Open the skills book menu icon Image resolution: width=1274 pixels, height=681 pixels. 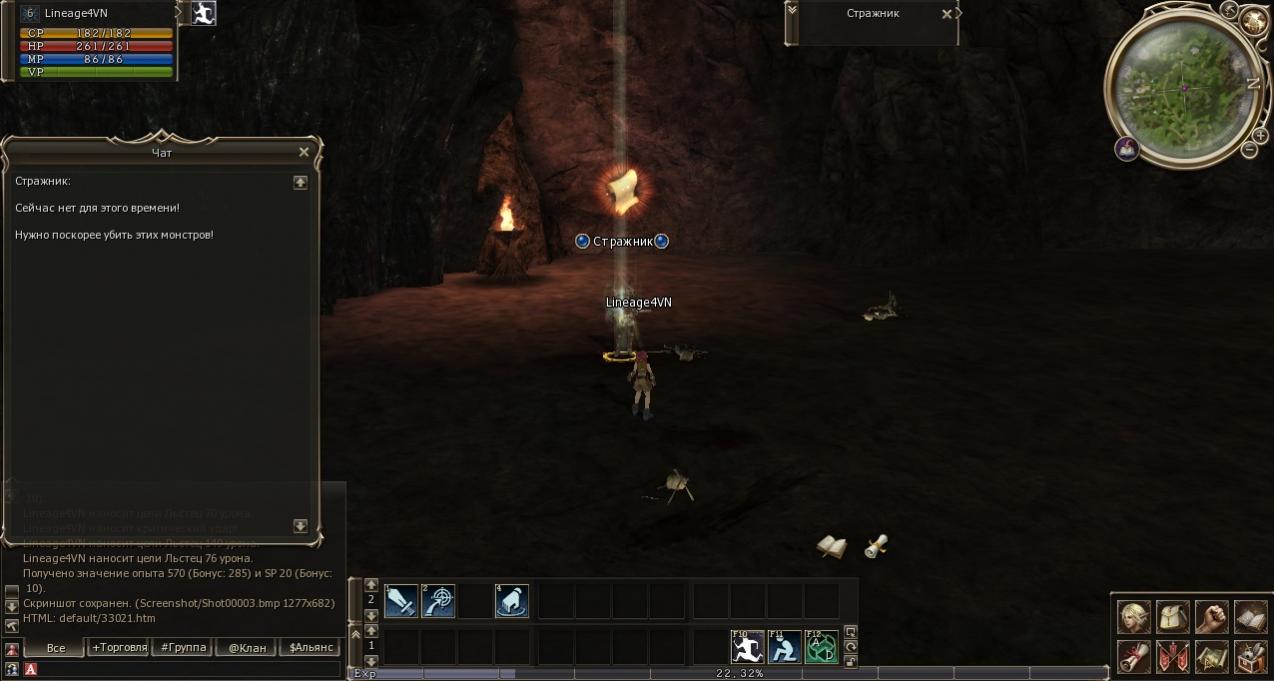click(1251, 617)
